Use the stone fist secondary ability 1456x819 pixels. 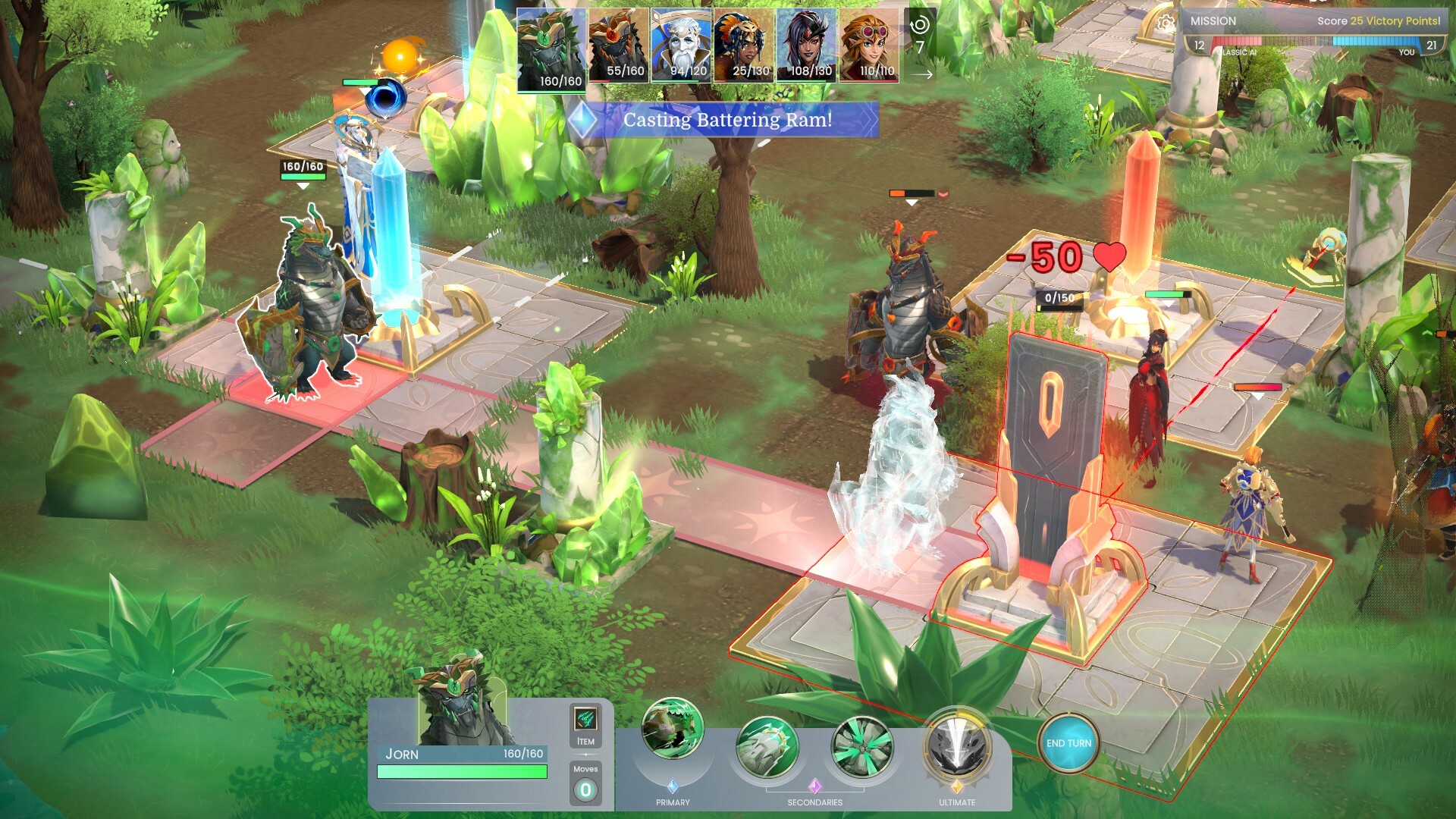coord(767,748)
